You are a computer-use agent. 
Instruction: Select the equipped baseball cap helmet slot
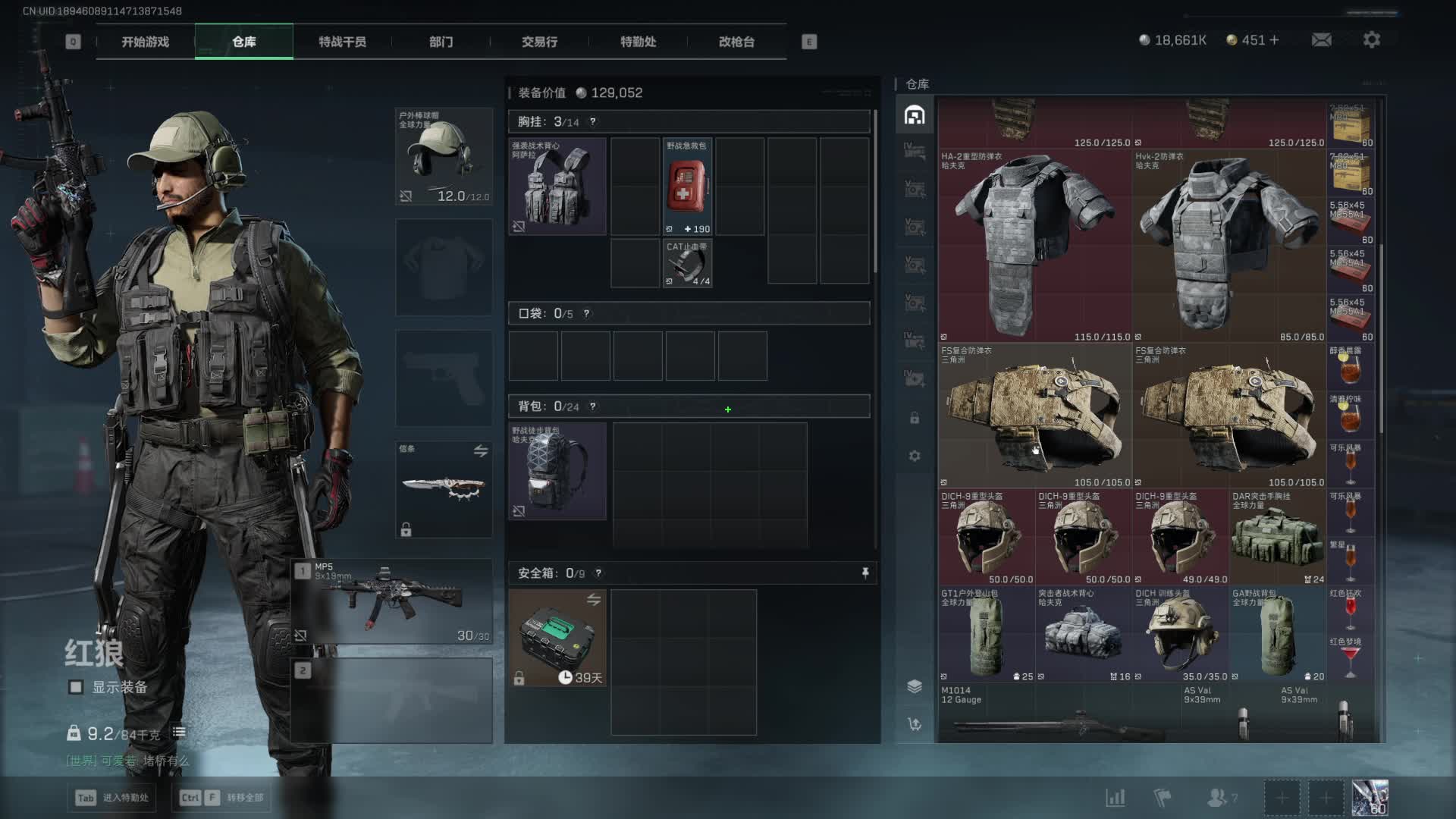pos(444,156)
